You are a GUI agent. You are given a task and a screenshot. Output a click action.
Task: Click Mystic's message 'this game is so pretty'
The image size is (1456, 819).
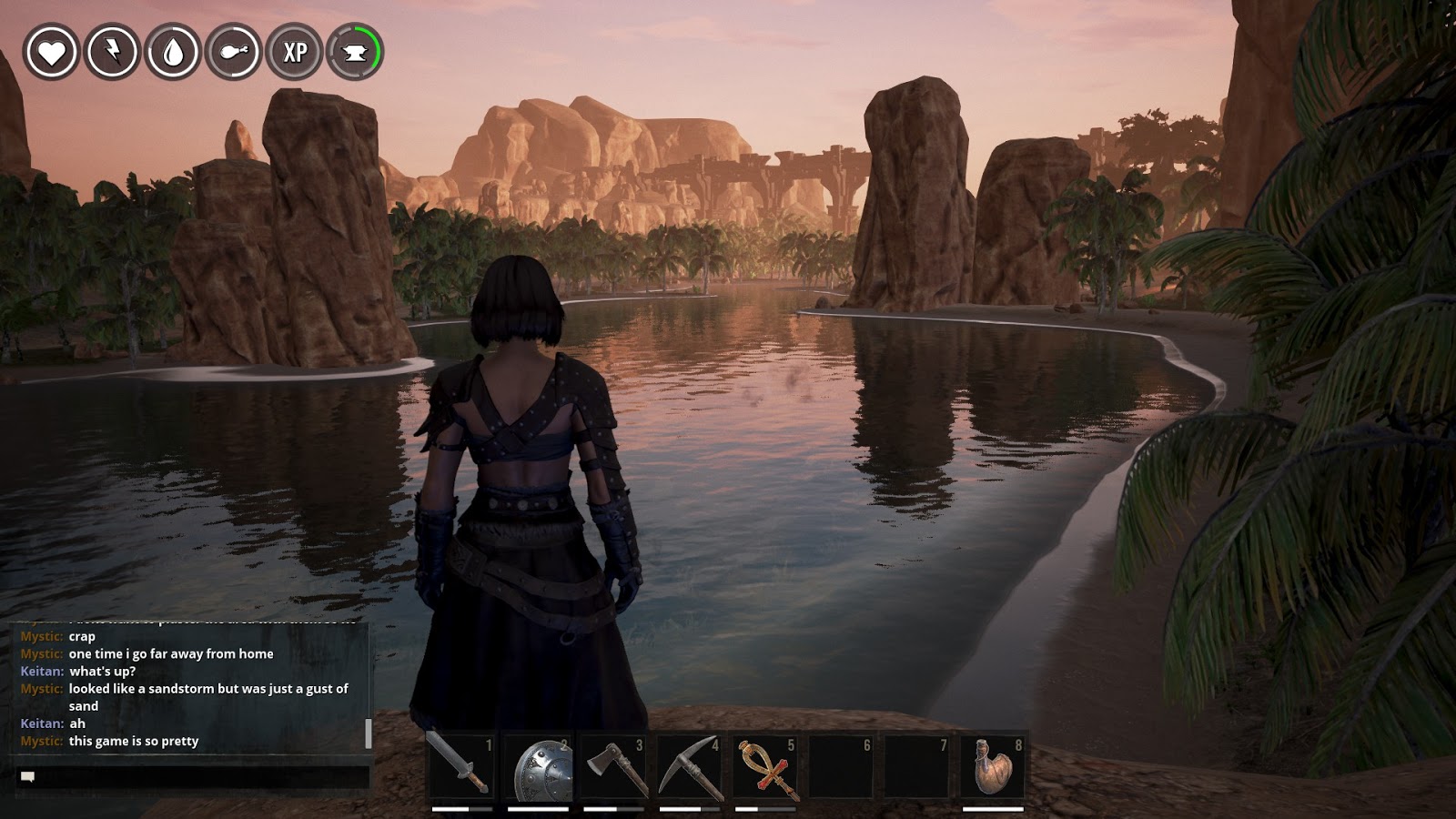tap(132, 742)
